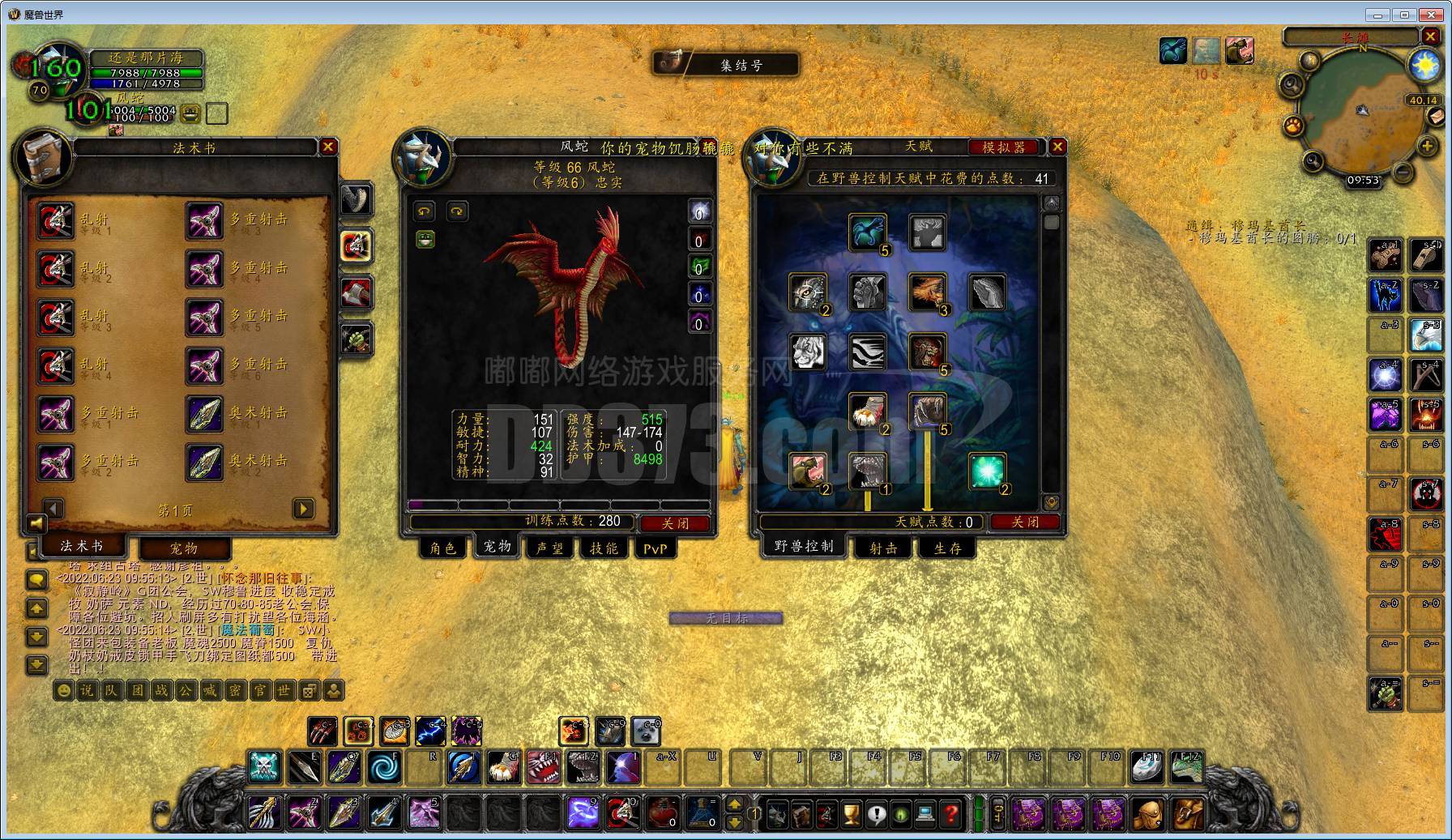This screenshot has width=1452, height=840.
Task: Toggle the minimap tracking paw icon
Action: (x=1294, y=126)
